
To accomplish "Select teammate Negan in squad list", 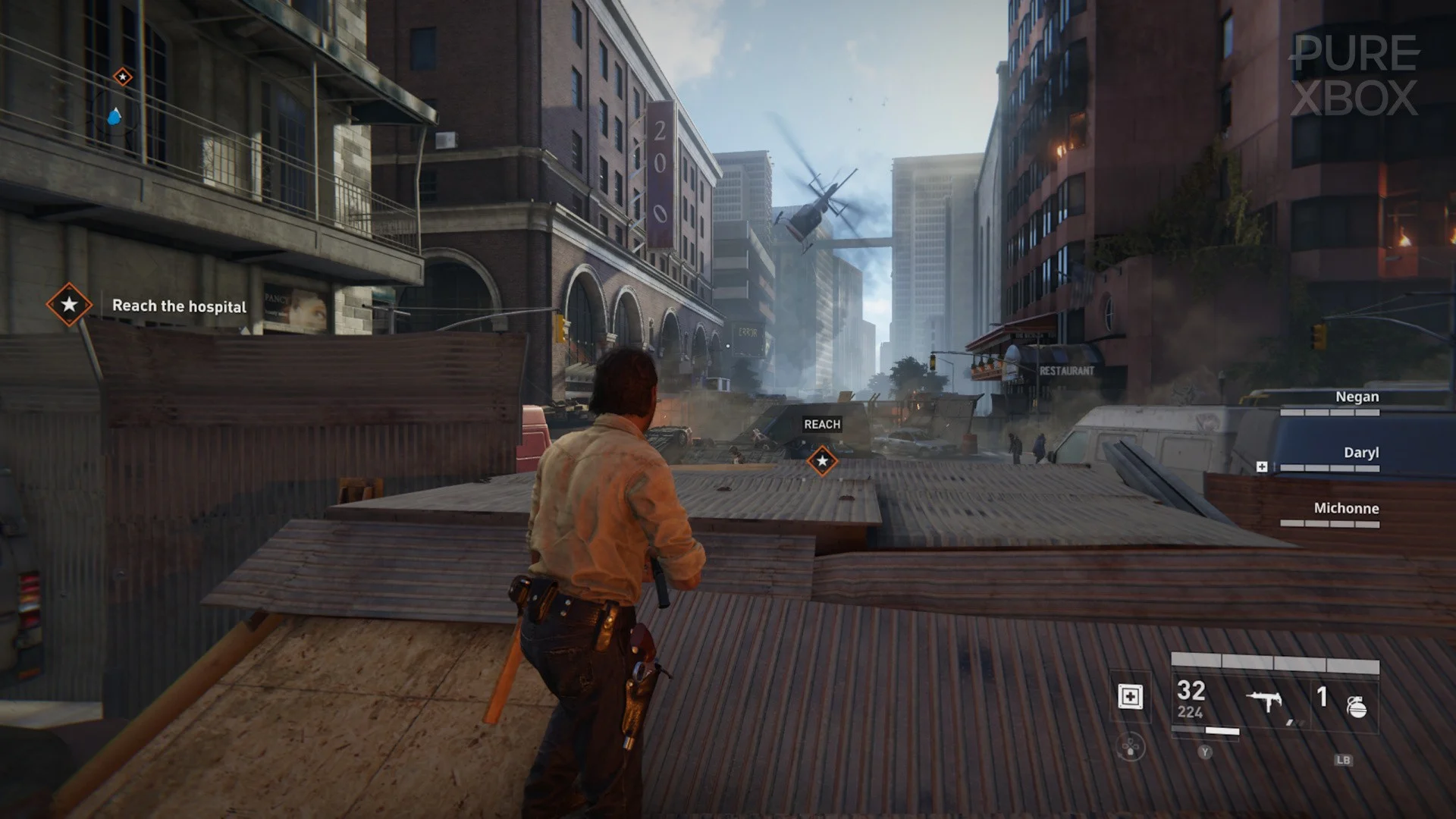I will [1357, 397].
